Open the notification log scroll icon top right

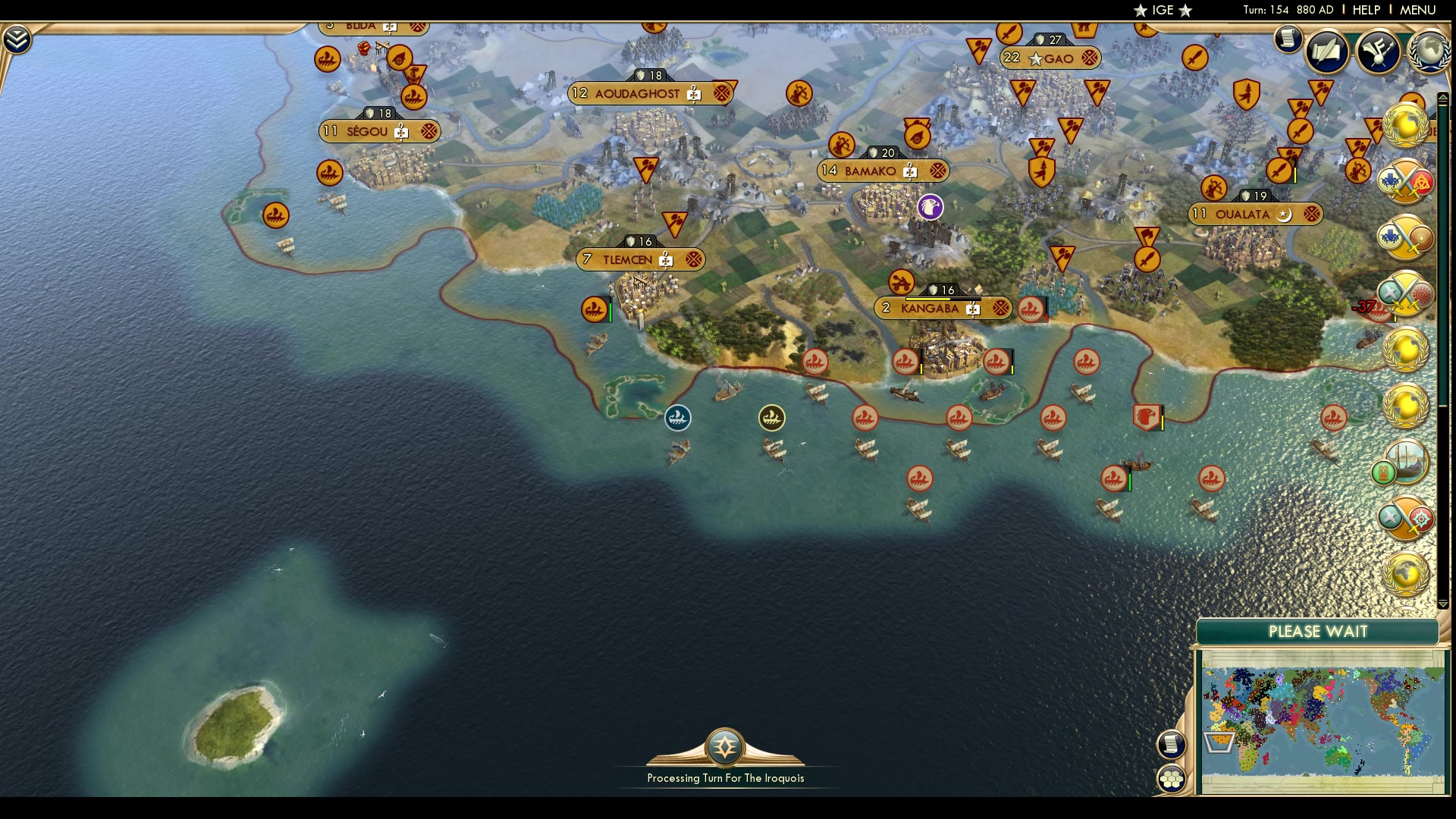click(x=1287, y=38)
